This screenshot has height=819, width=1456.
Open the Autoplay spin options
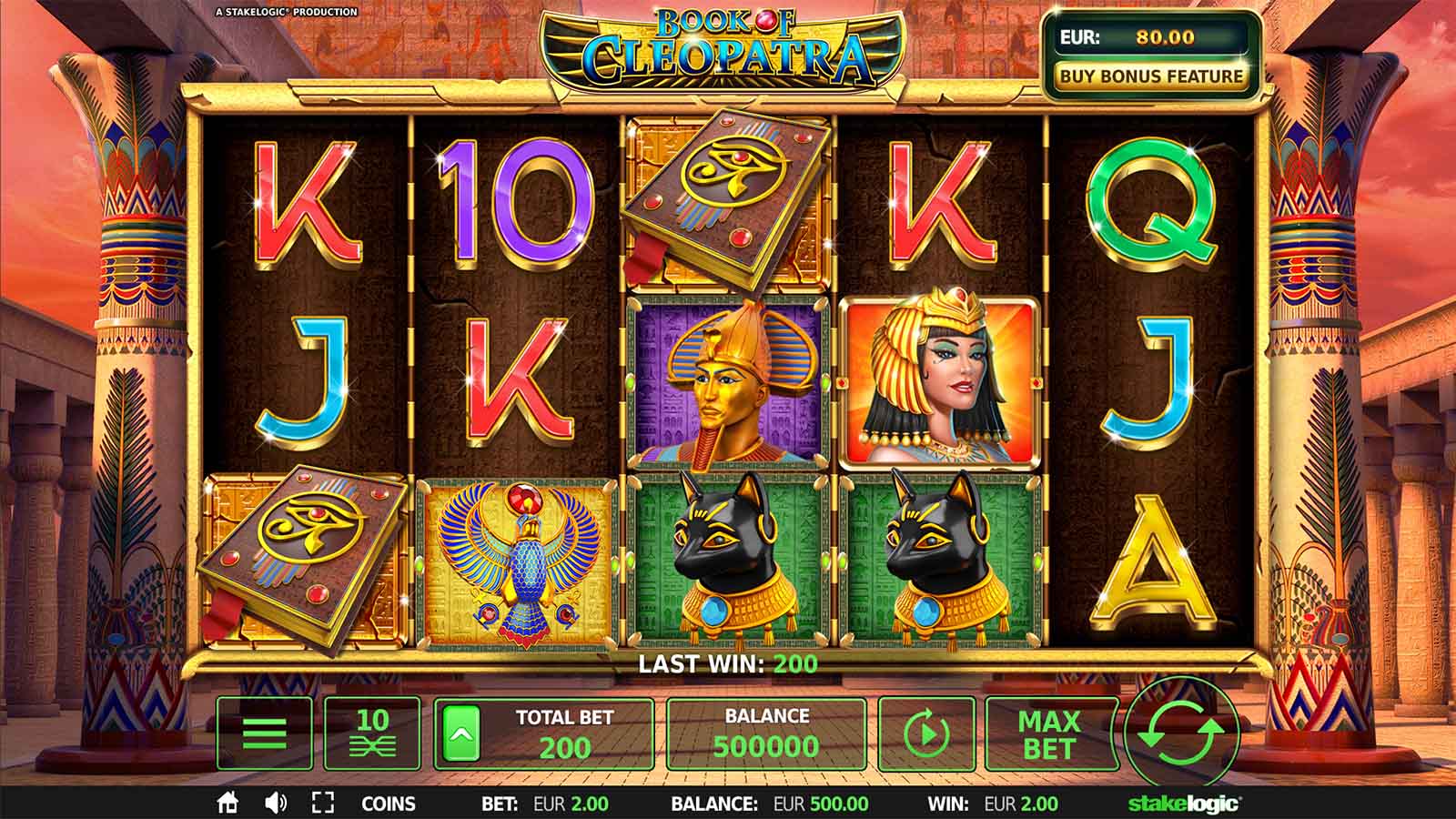coord(928,734)
